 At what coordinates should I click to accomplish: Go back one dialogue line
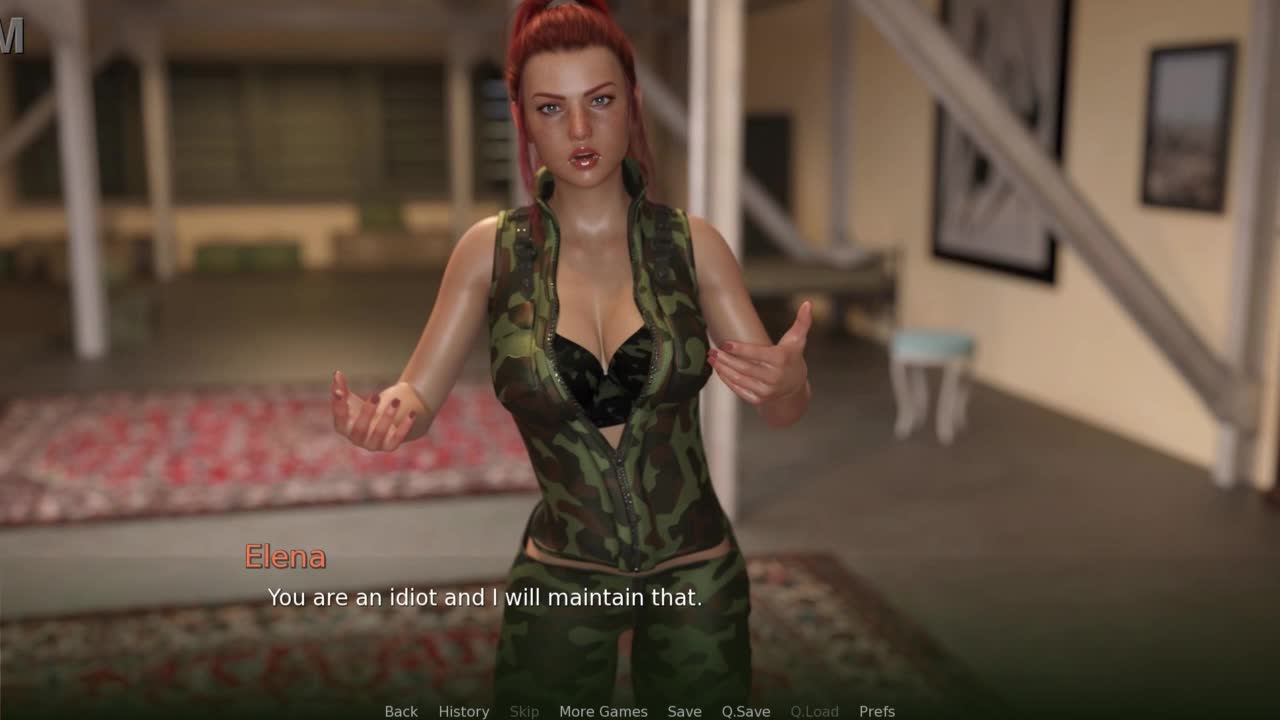pyautogui.click(x=401, y=711)
